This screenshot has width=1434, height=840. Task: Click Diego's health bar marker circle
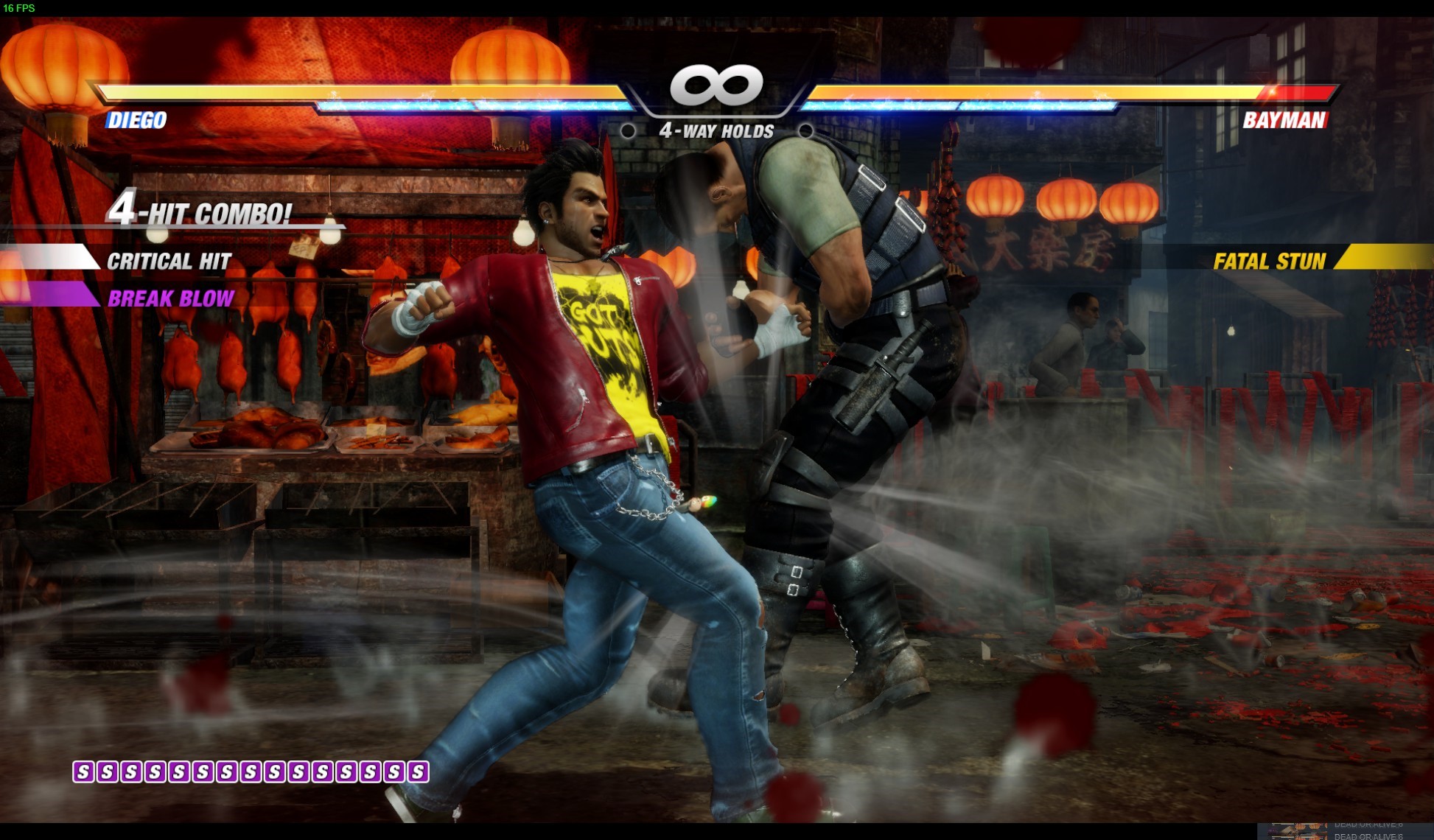click(x=630, y=133)
